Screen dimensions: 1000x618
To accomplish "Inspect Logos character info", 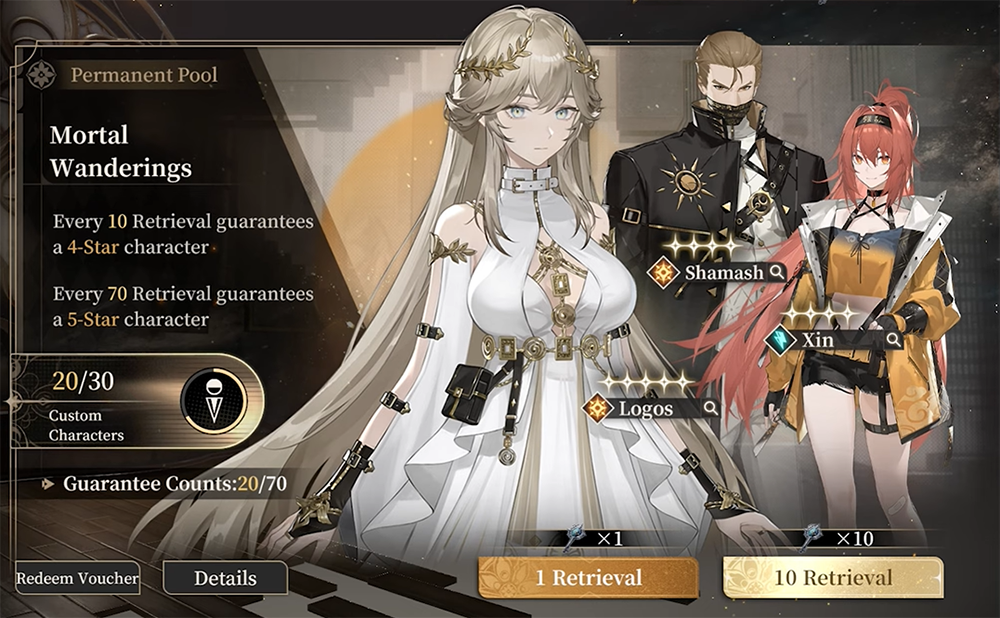I will pos(710,408).
